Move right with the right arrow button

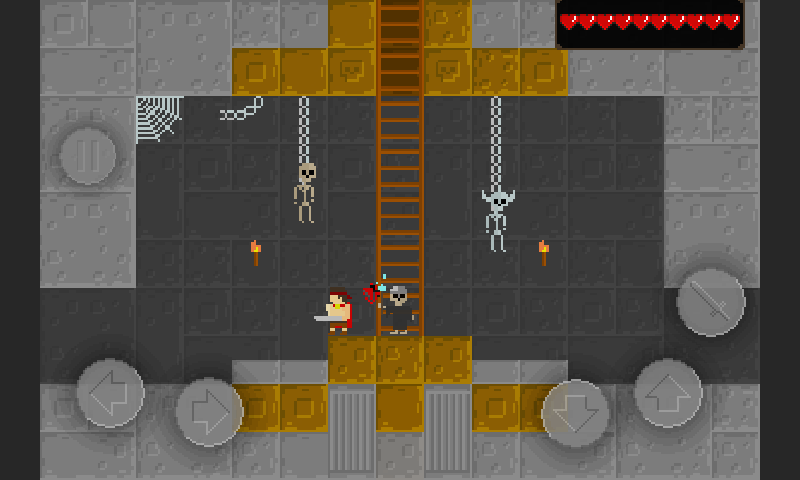pos(210,411)
